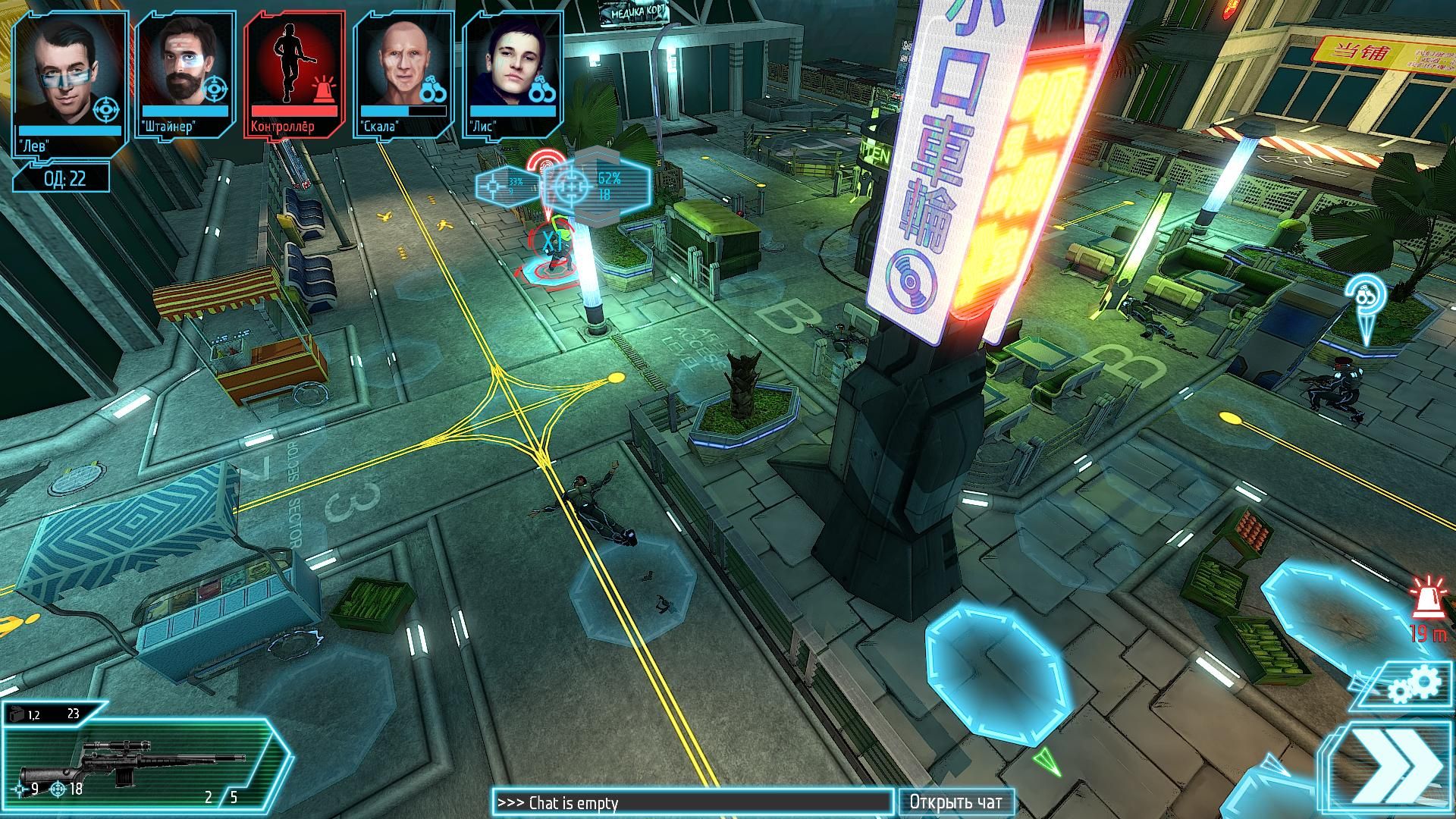Select the "Лис" character portrait

point(513,72)
